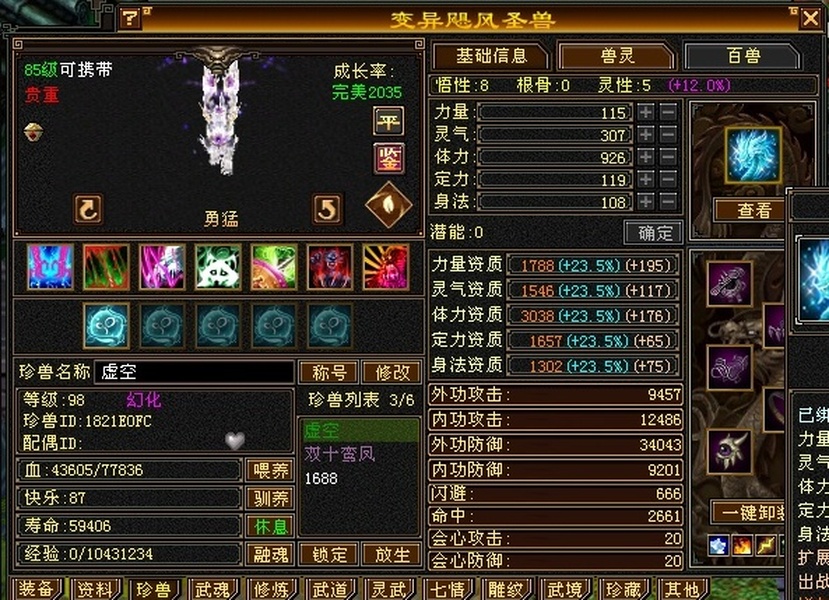Switch to the 装备 bottom tab
This screenshot has width=829, height=600.
click(36, 589)
